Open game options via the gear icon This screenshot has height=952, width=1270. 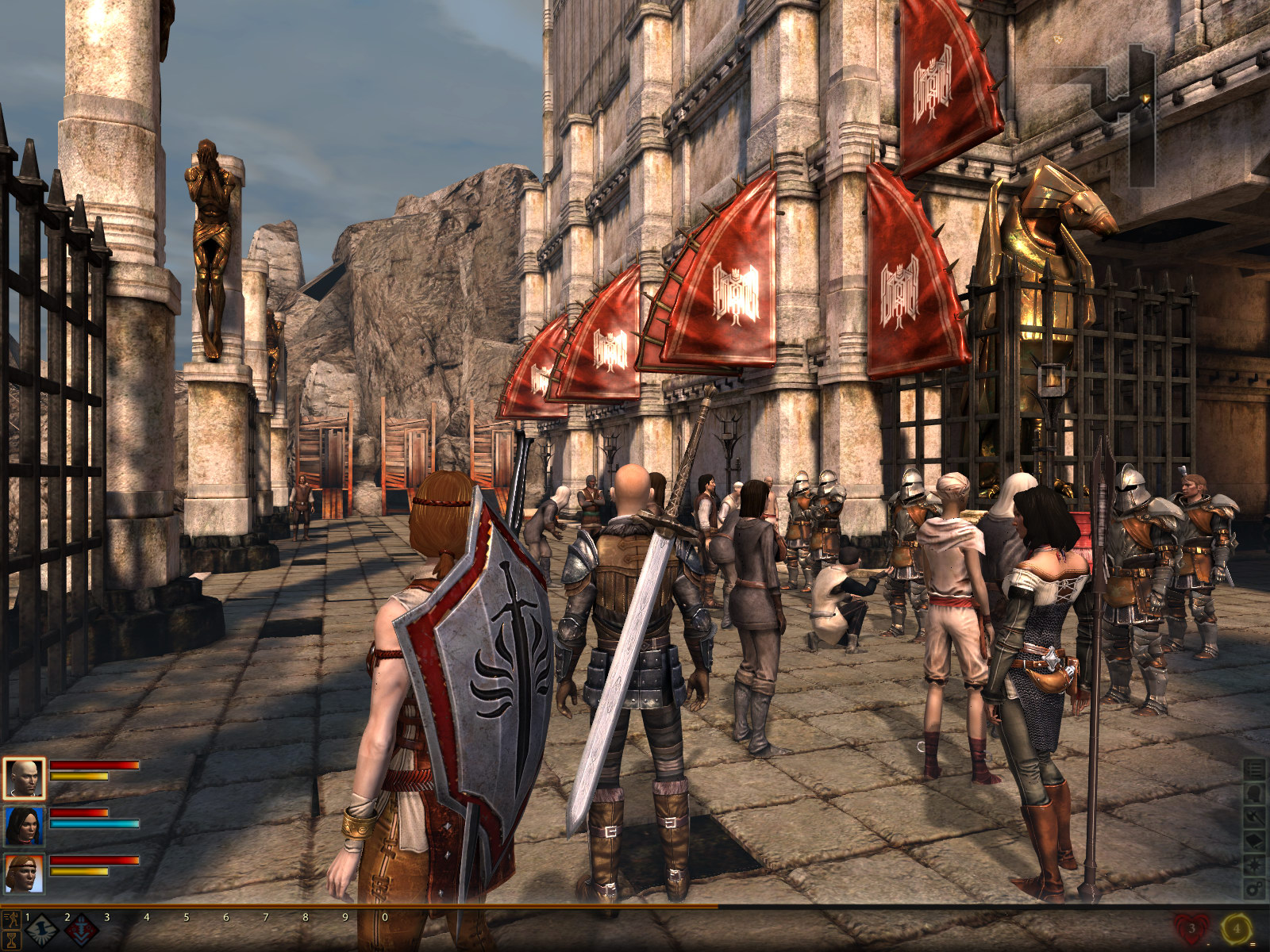point(1255,888)
